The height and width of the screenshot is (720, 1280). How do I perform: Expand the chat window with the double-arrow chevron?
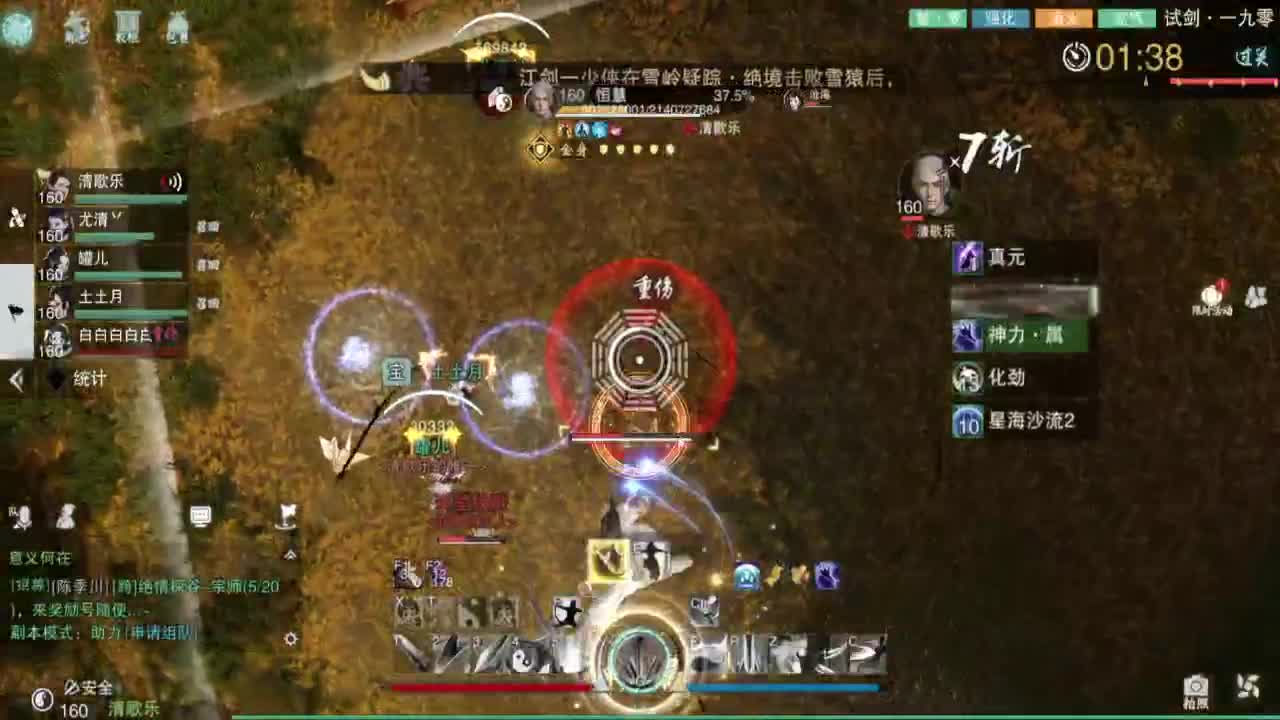[290, 554]
